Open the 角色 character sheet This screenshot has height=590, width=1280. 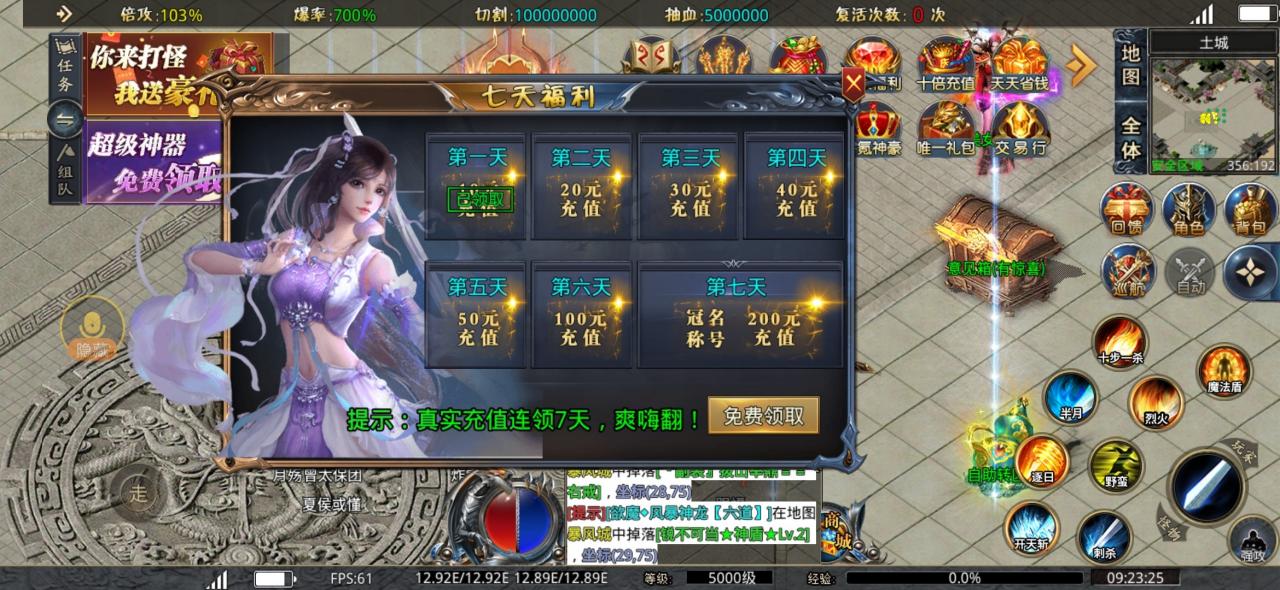[x=1188, y=212]
